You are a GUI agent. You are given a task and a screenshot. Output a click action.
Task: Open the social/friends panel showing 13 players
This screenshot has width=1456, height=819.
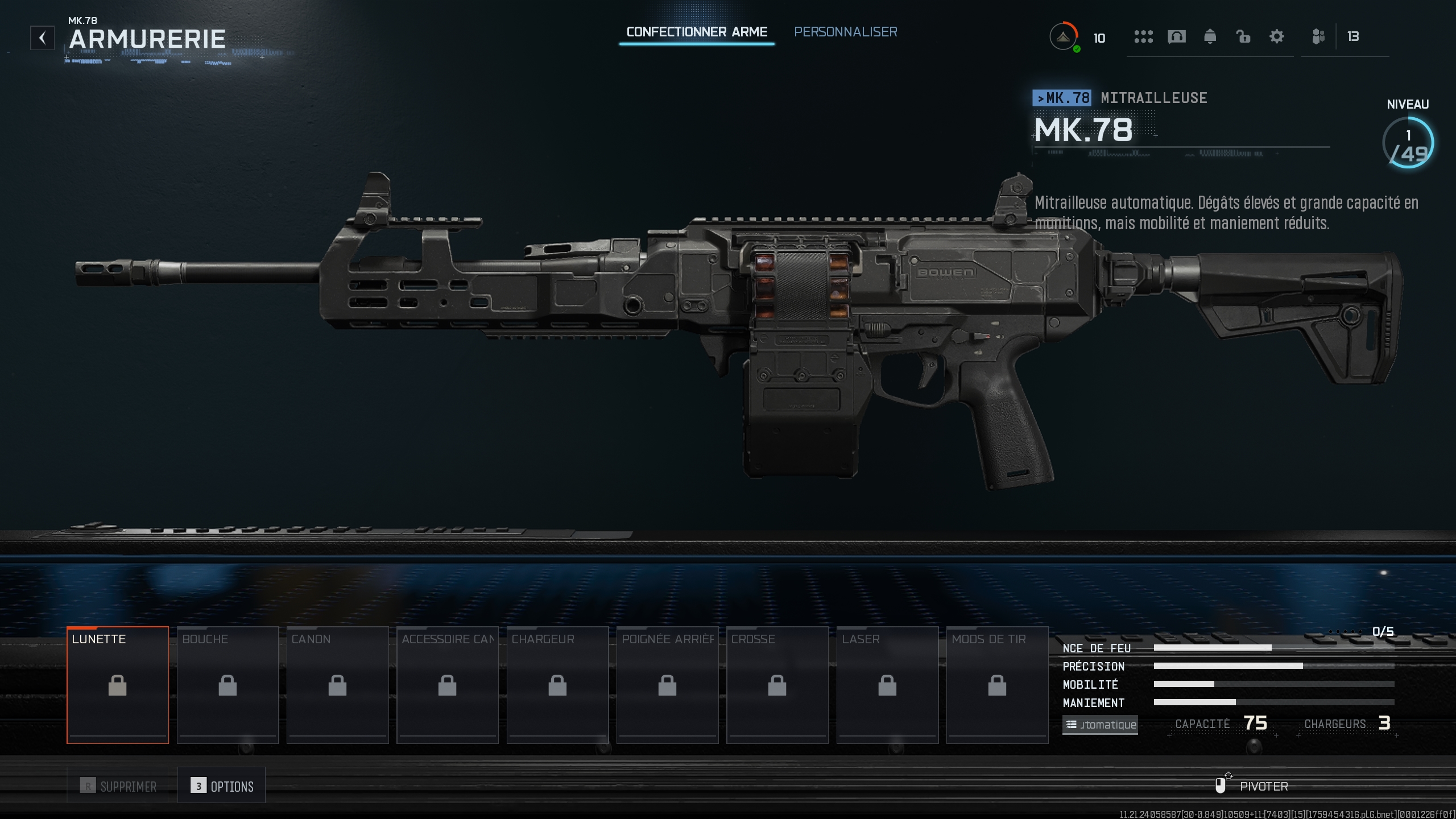[1318, 36]
